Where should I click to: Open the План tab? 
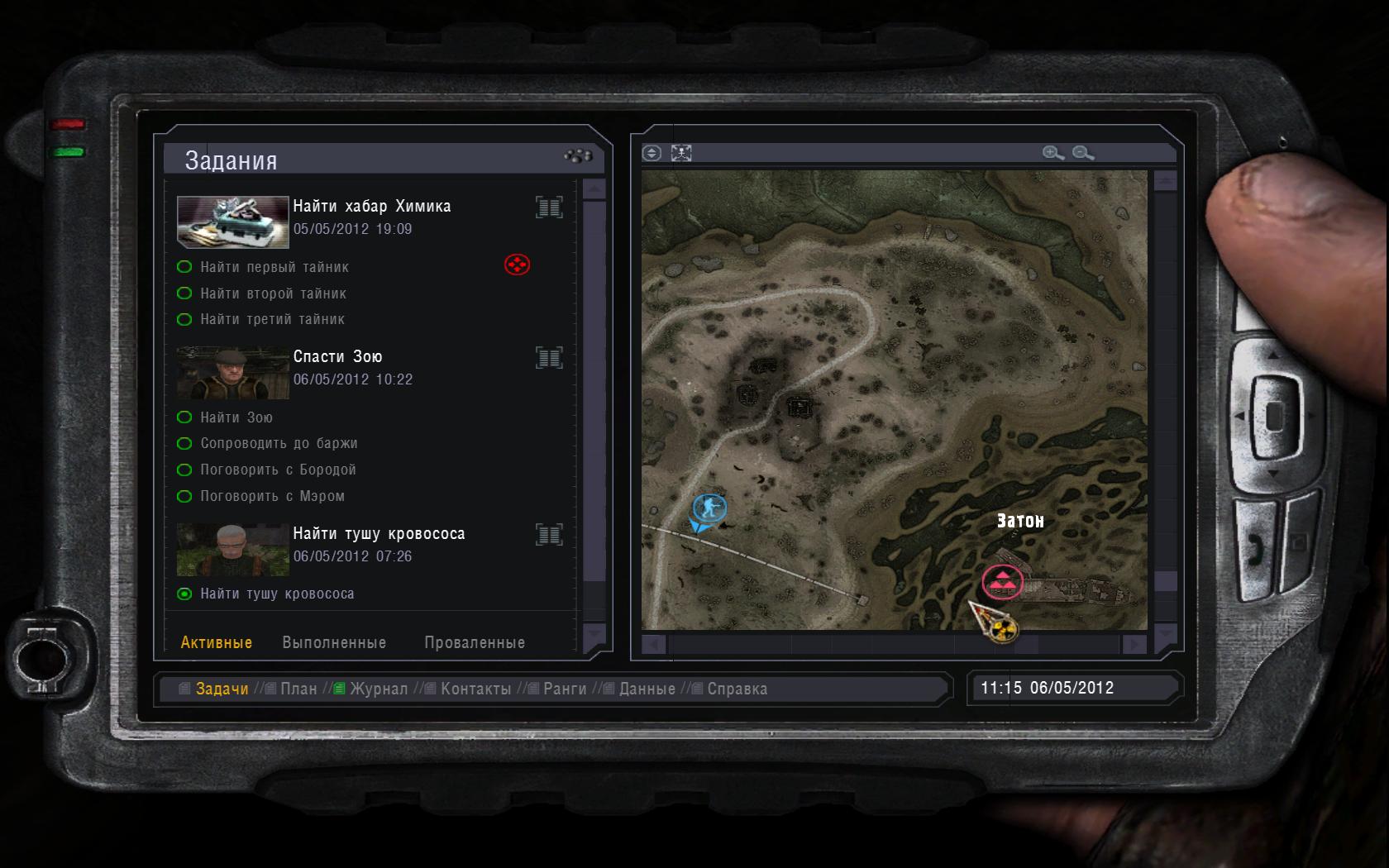pyautogui.click(x=298, y=689)
